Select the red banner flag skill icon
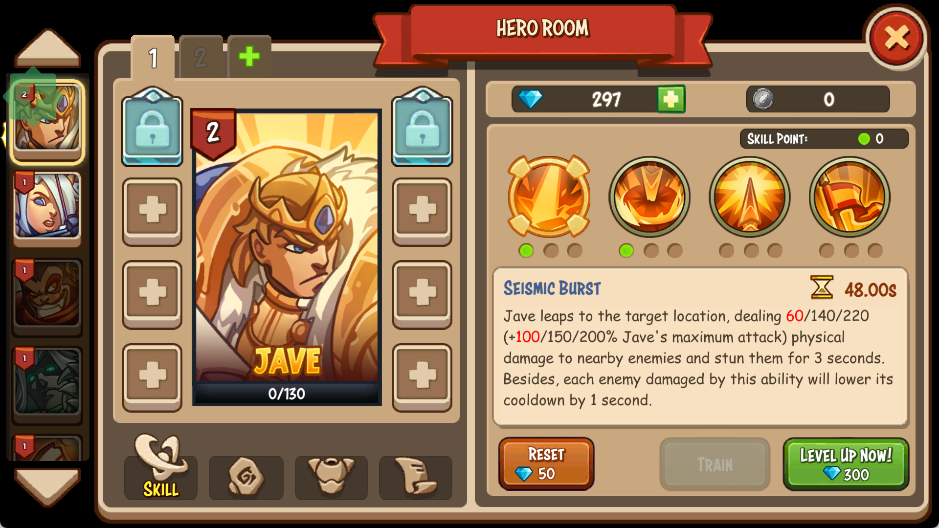Screen dimensions: 939x528 coord(850,196)
